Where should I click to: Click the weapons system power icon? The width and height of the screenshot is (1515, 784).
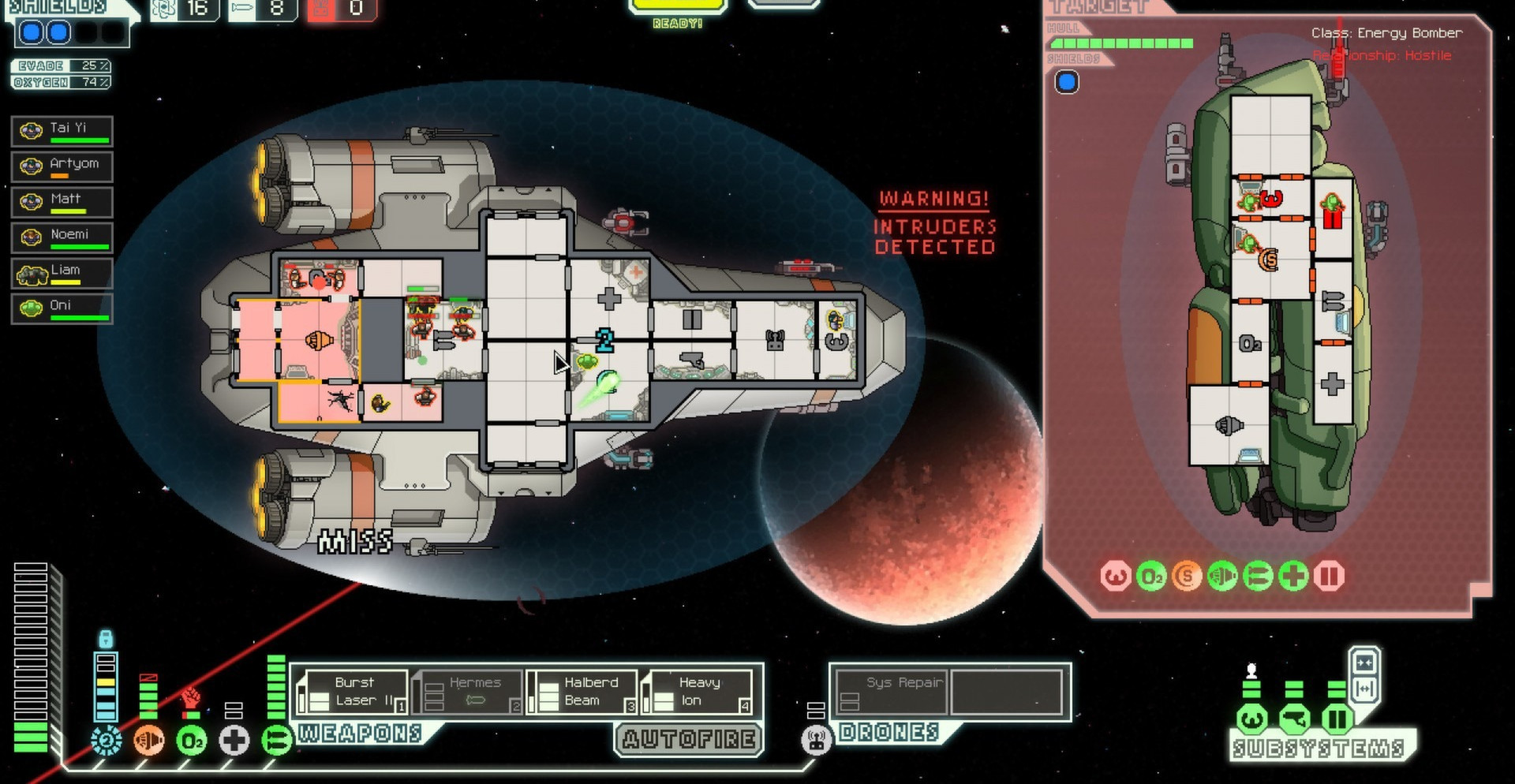click(x=276, y=741)
